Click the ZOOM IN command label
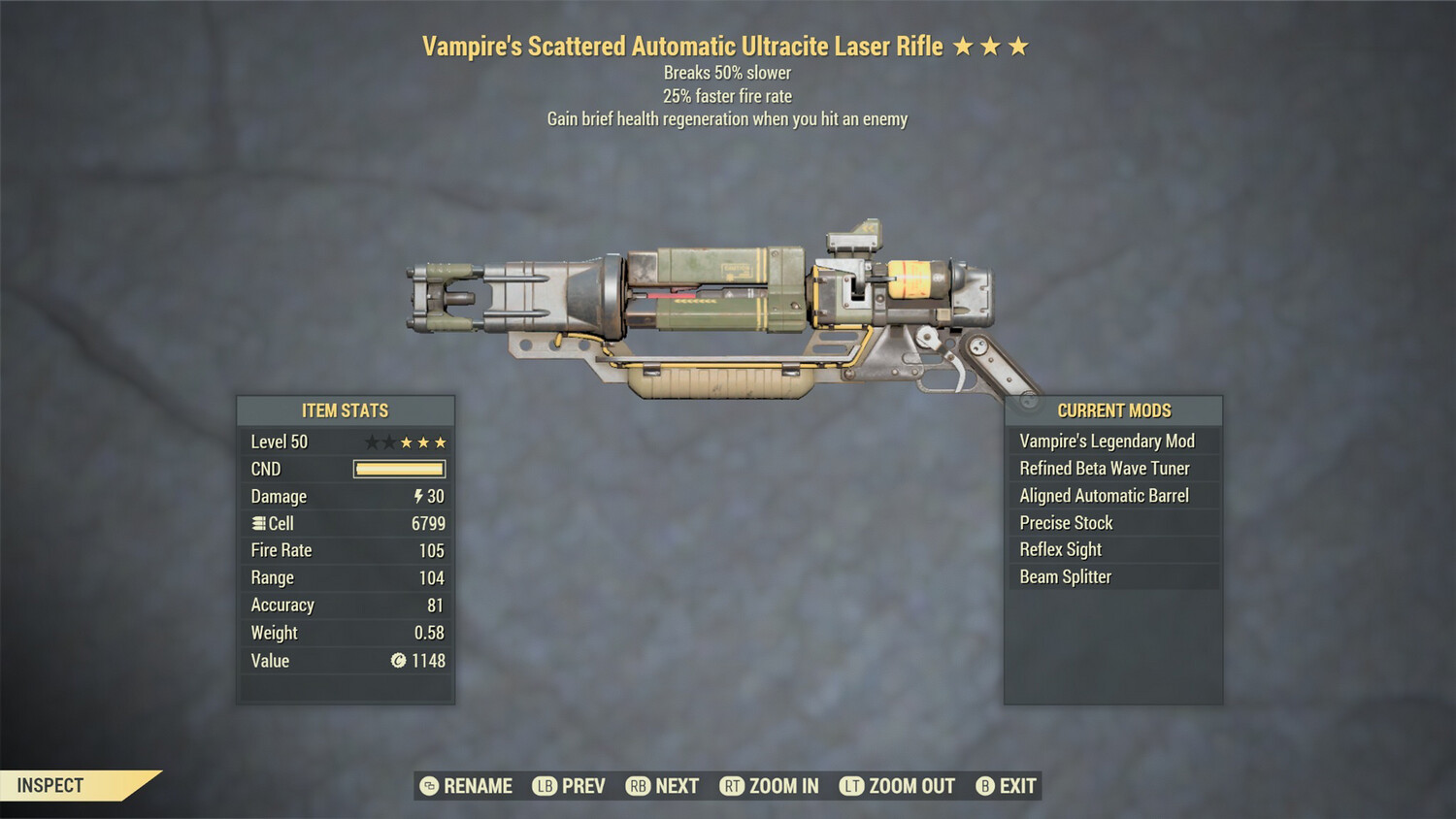This screenshot has height=819, width=1456. click(782, 786)
